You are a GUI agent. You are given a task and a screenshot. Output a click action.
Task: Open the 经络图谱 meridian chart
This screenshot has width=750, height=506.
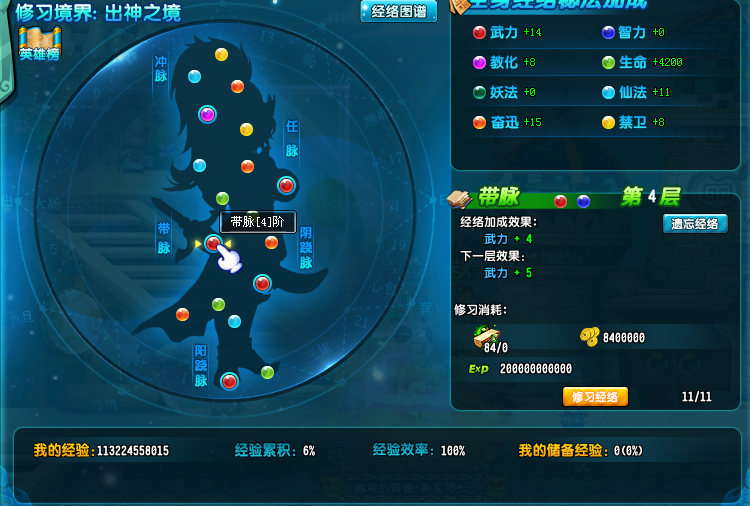(398, 12)
